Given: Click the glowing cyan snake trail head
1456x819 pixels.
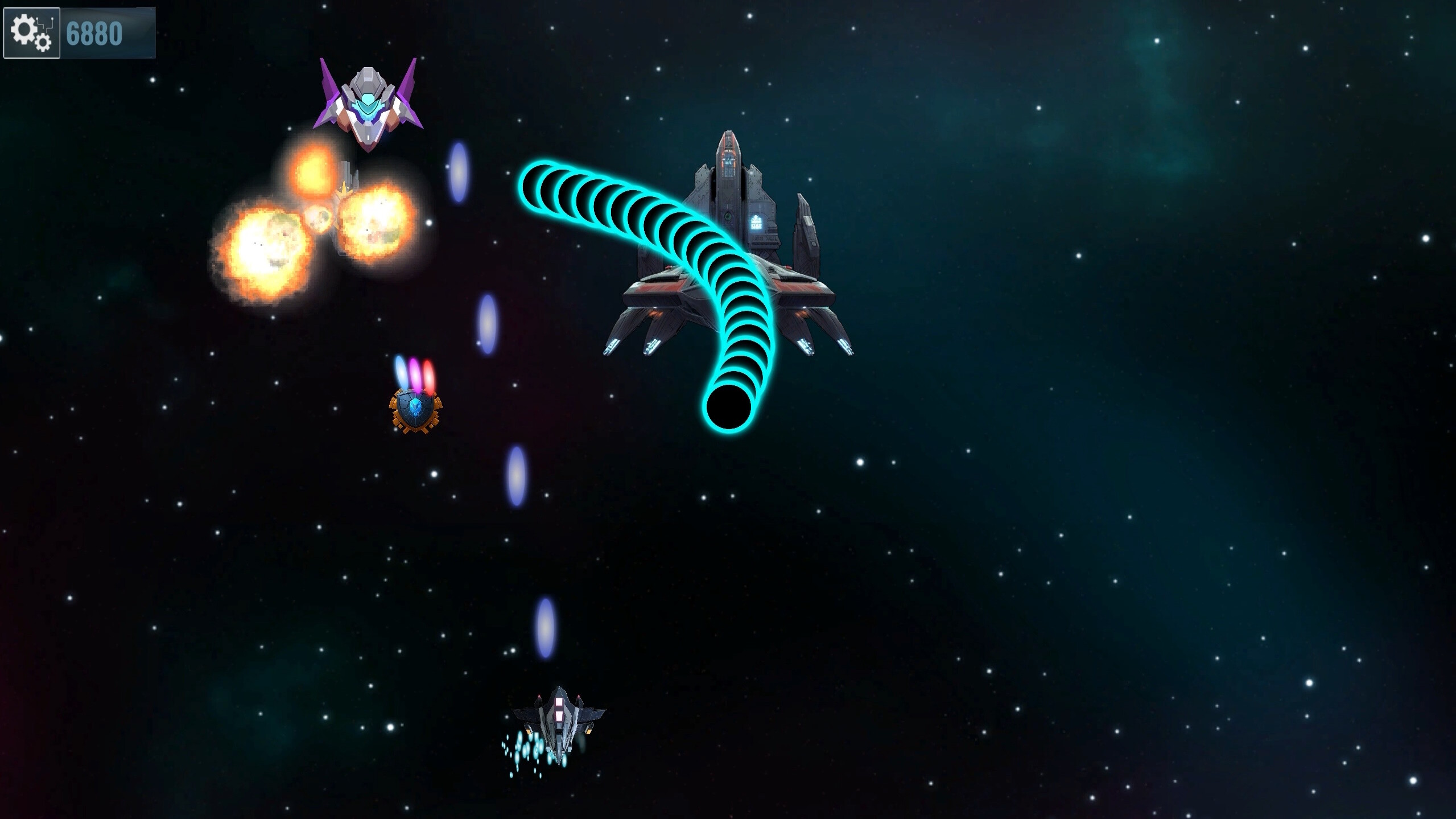Looking at the screenshot, I should [x=732, y=409].
